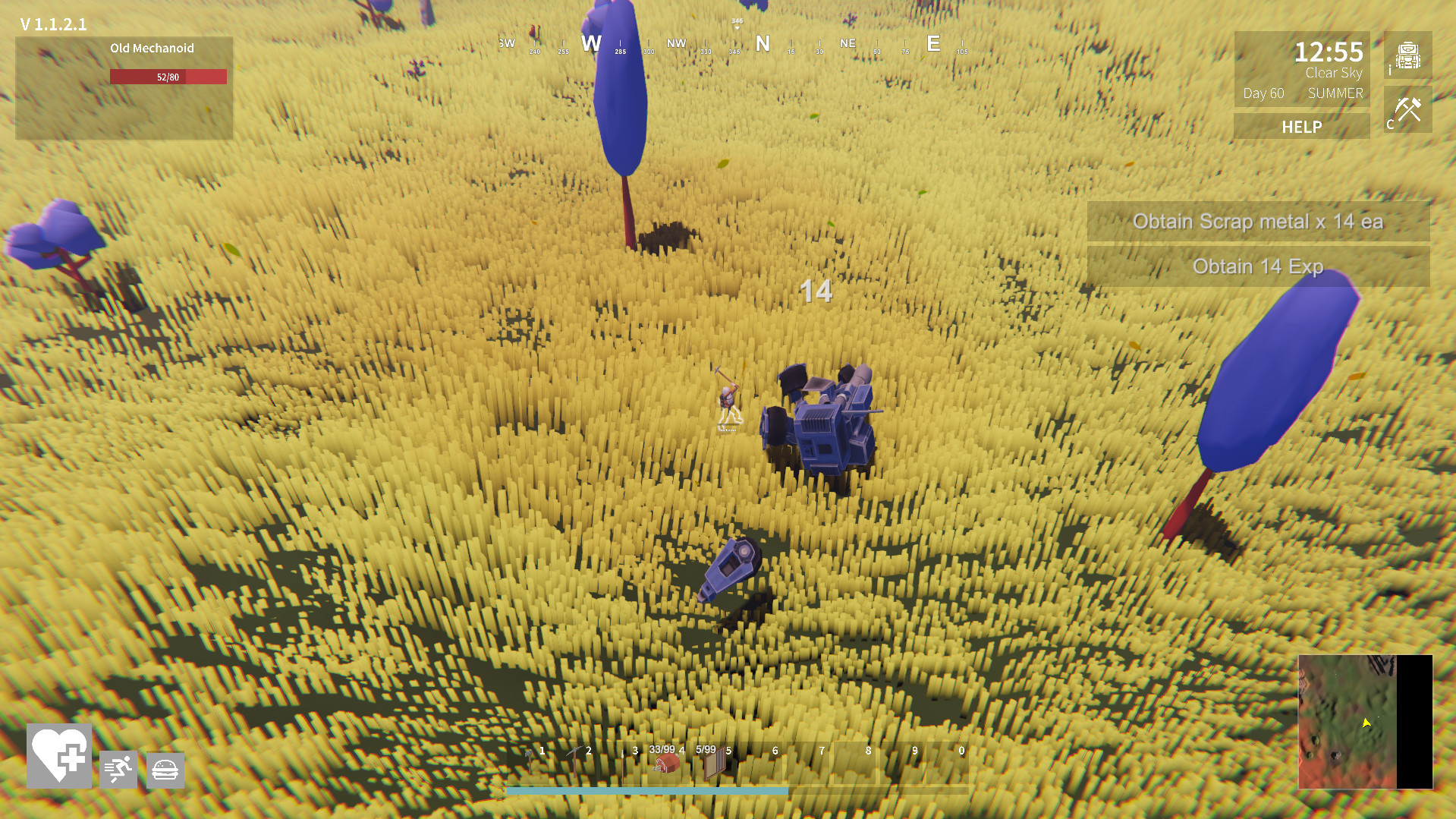The width and height of the screenshot is (1456, 819).
Task: Open the inventory backpack icon
Action: click(x=1408, y=57)
